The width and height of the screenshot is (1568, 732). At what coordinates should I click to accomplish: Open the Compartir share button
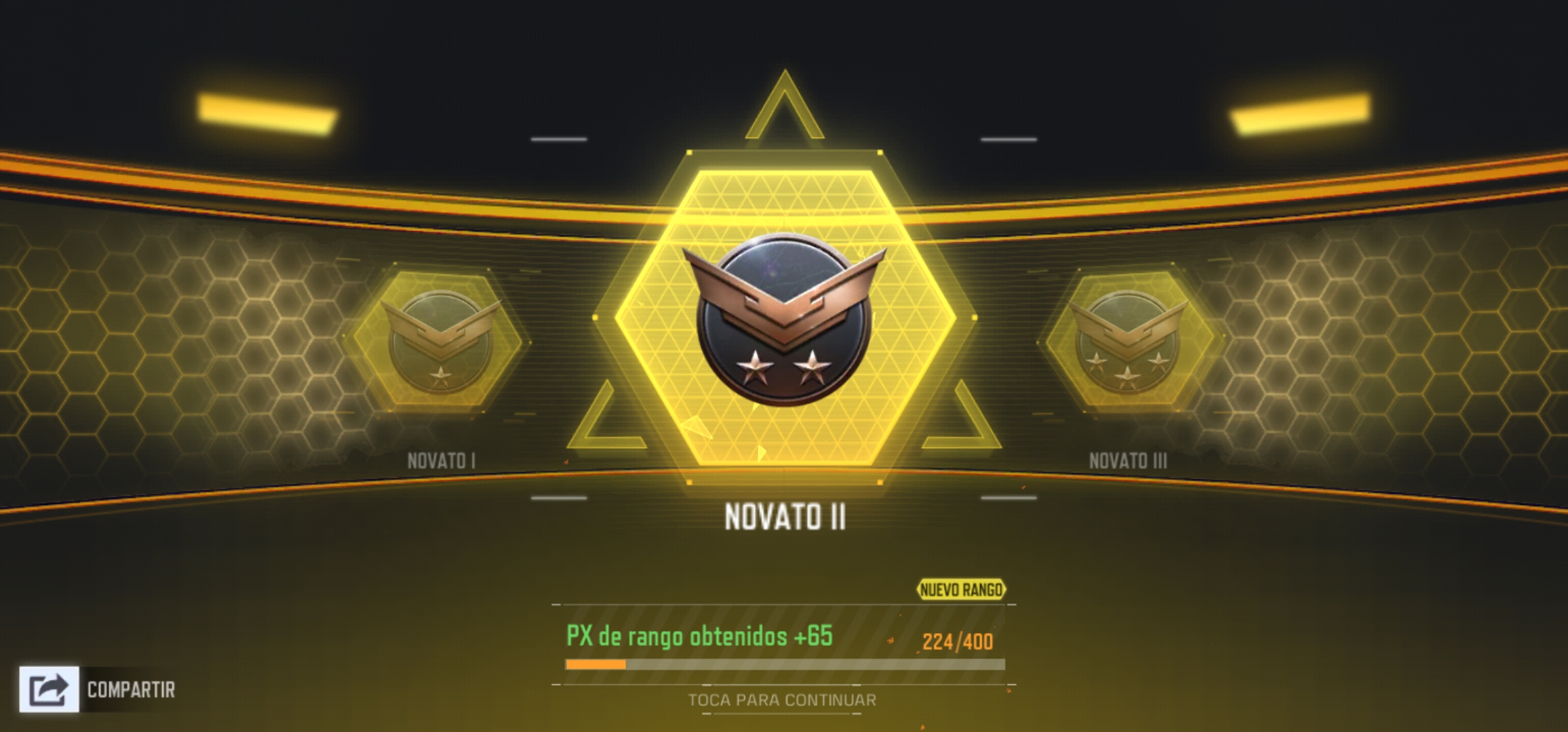coord(50,689)
